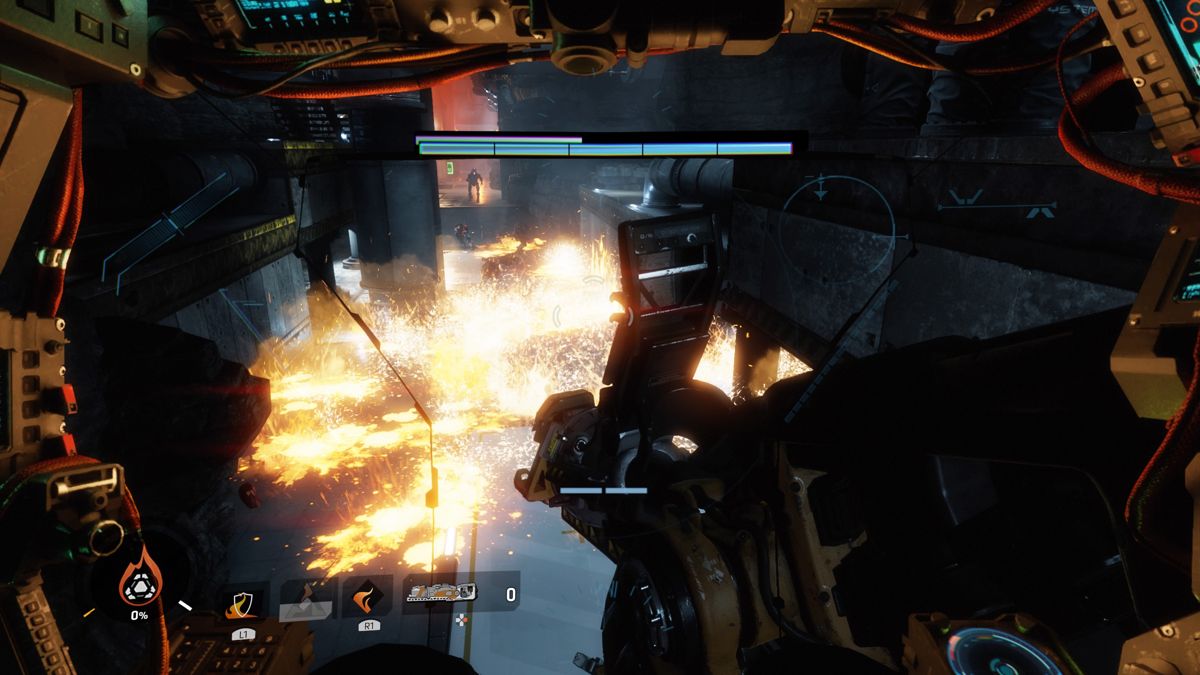The image size is (1200, 675).
Task: Activate the Flame Core titan ability icon
Action: 140,579
